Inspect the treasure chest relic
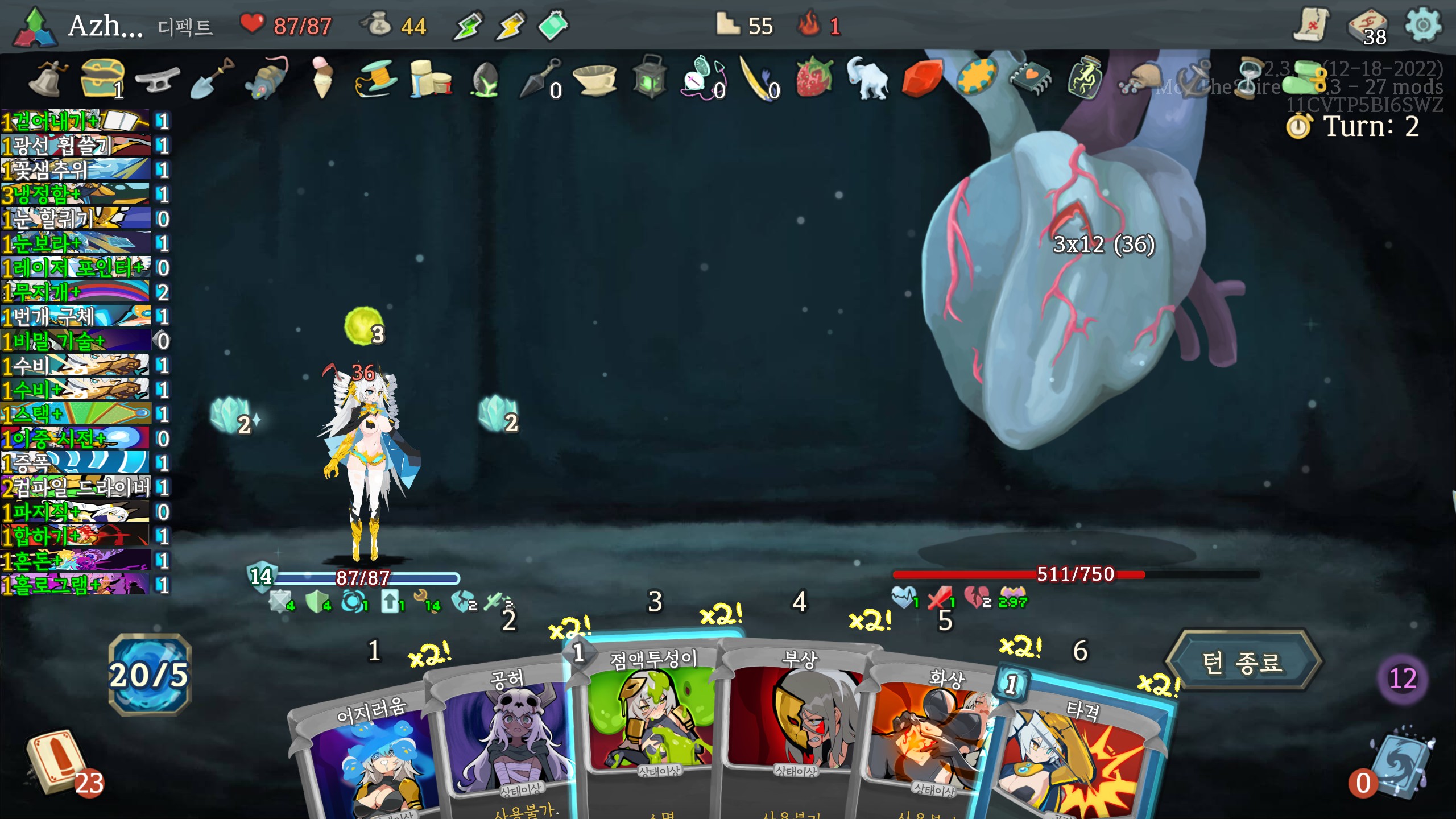The width and height of the screenshot is (1456, 819). tap(102, 77)
